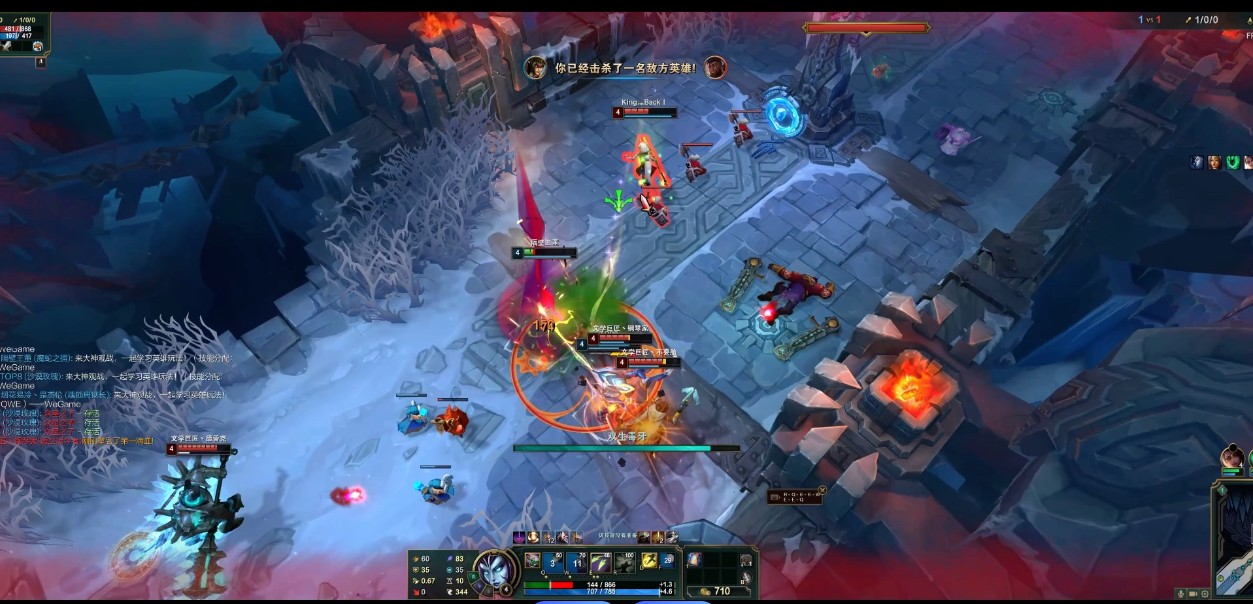Use the F summoner spell on cooldown
The image size is (1253, 604).
coord(667,561)
